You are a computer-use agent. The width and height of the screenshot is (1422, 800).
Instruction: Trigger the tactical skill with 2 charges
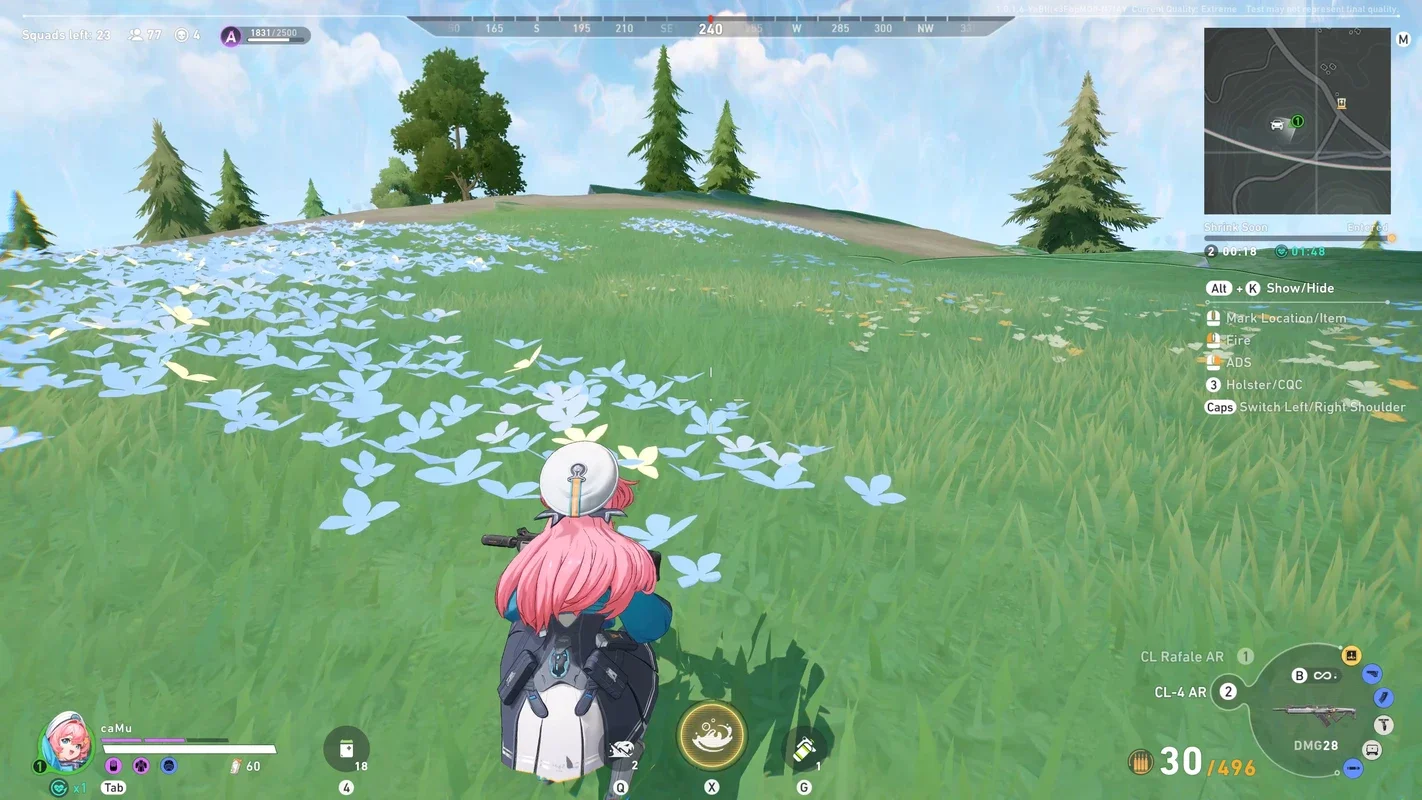[621, 750]
